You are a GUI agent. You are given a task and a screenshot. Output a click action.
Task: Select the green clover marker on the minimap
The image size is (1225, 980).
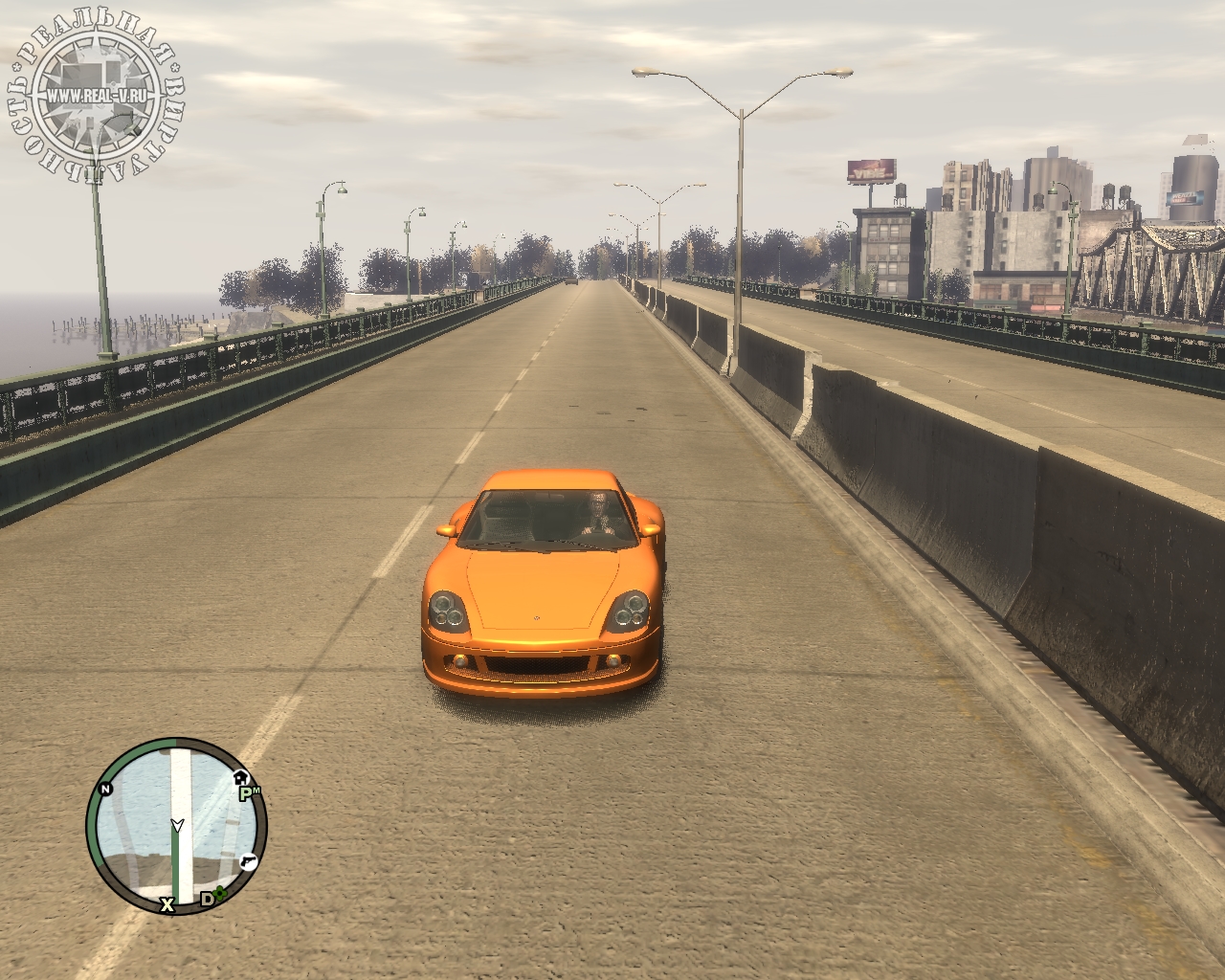221,896
